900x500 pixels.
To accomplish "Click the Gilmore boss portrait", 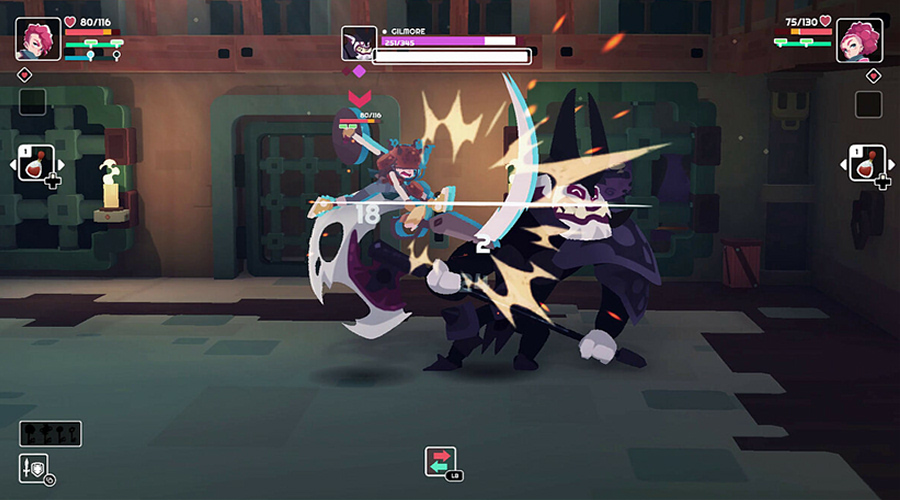I will click(x=358, y=43).
